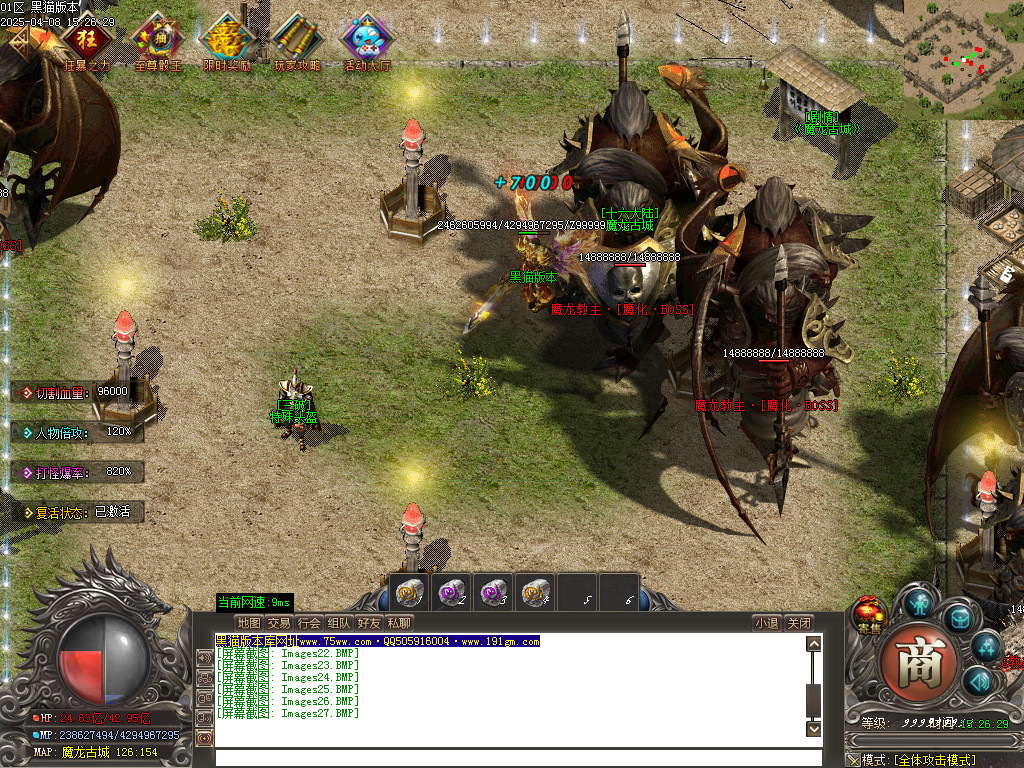The width and height of the screenshot is (1024, 768).
Task: Open the 玩家攻略 player guide scroll
Action: point(297,41)
